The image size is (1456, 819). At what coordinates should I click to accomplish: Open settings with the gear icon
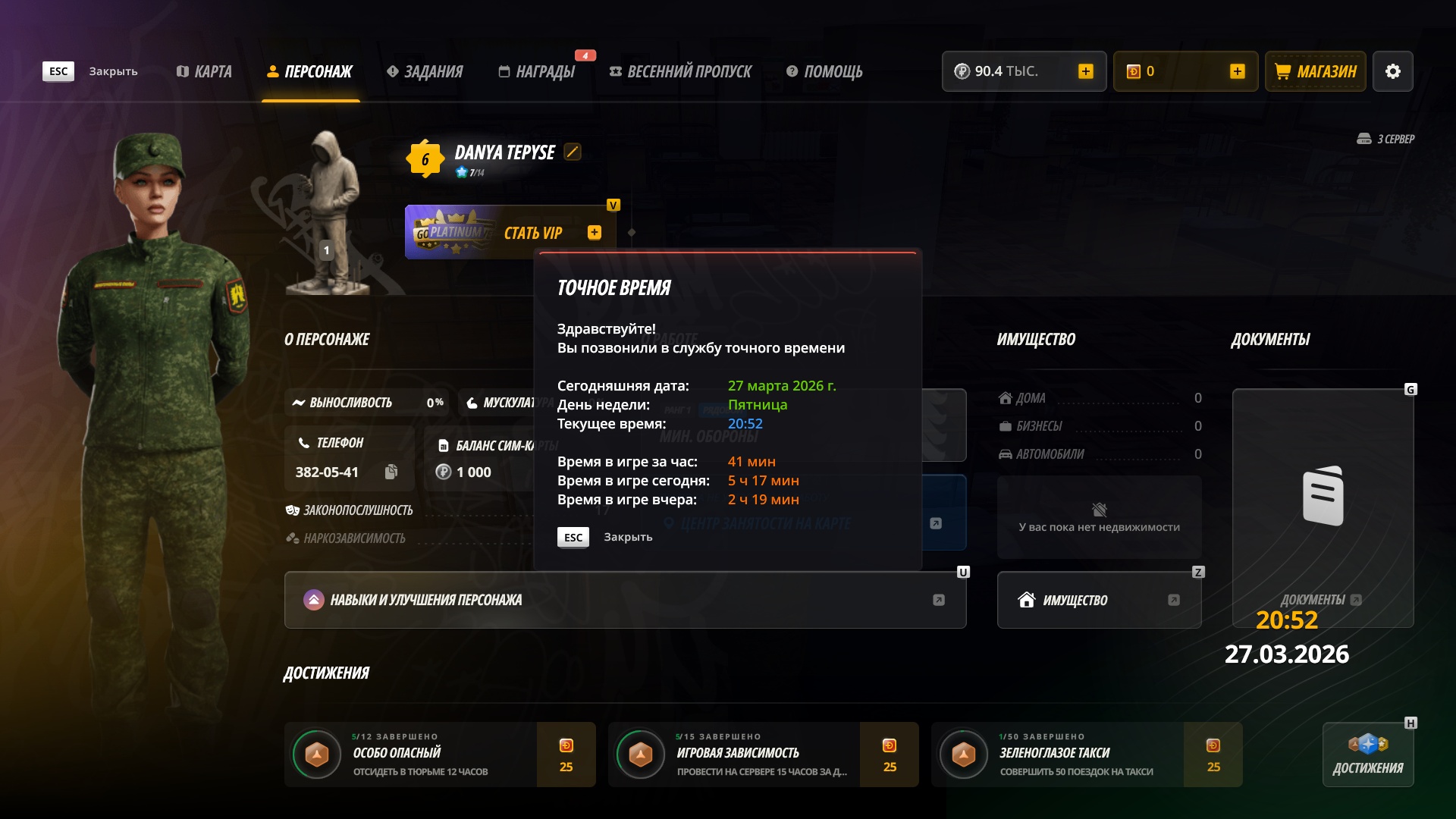(x=1392, y=71)
